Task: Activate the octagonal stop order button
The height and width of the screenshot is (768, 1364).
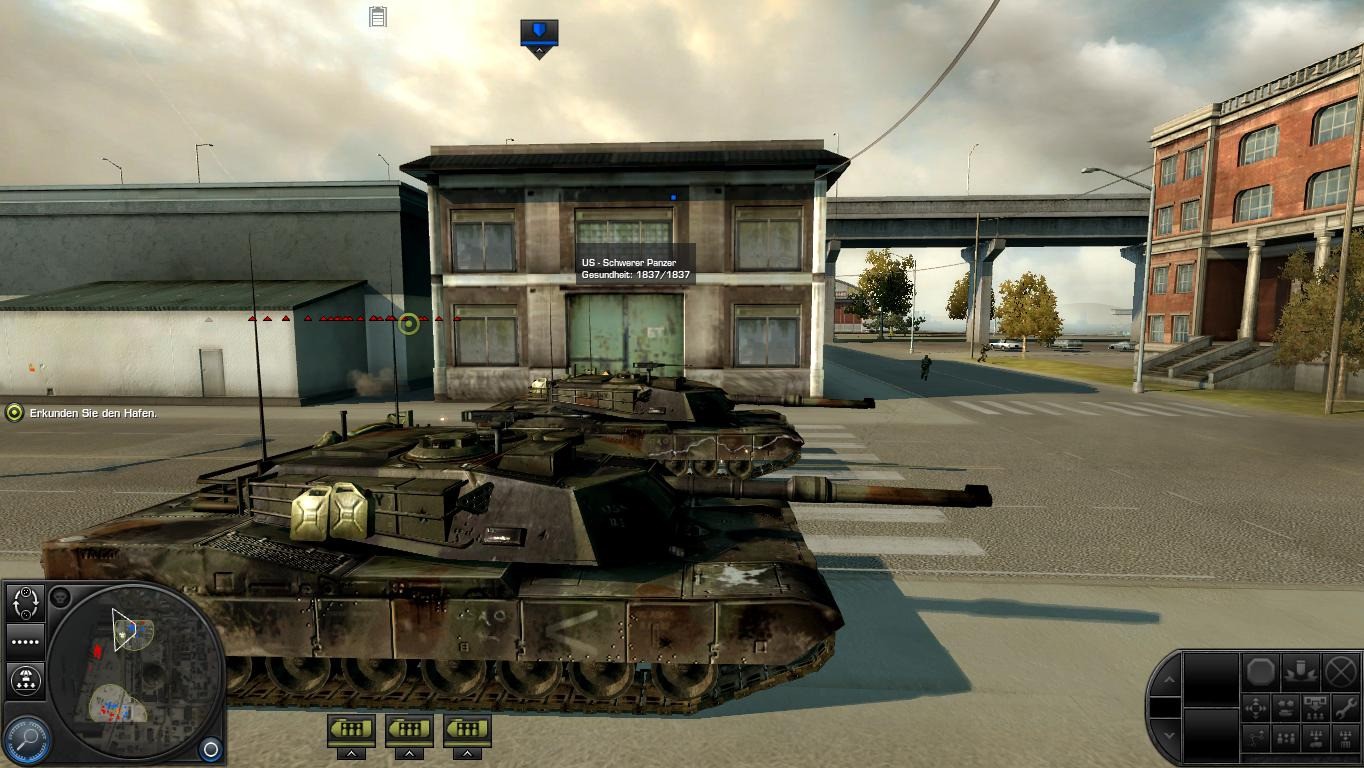Action: point(1260,671)
